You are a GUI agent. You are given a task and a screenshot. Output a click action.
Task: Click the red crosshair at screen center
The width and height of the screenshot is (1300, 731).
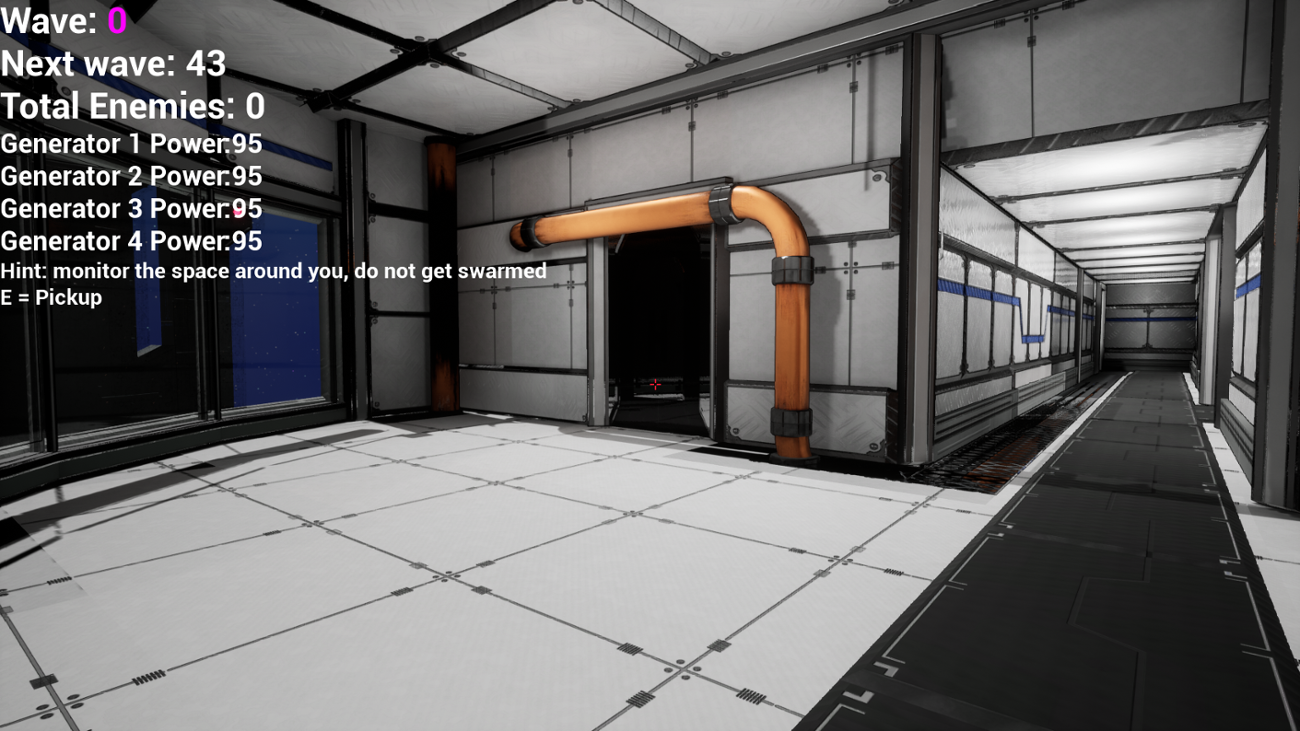(655, 383)
